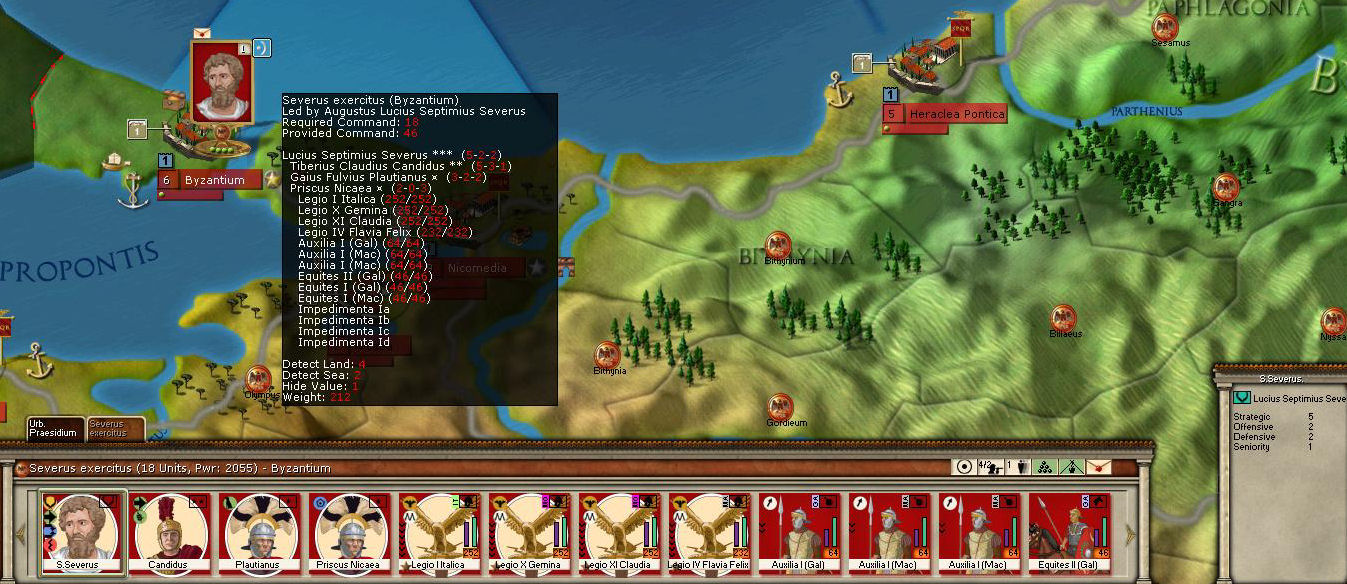Click the circled-dot button on the army bar
Image resolution: width=1347 pixels, height=584 pixels.
point(965,467)
